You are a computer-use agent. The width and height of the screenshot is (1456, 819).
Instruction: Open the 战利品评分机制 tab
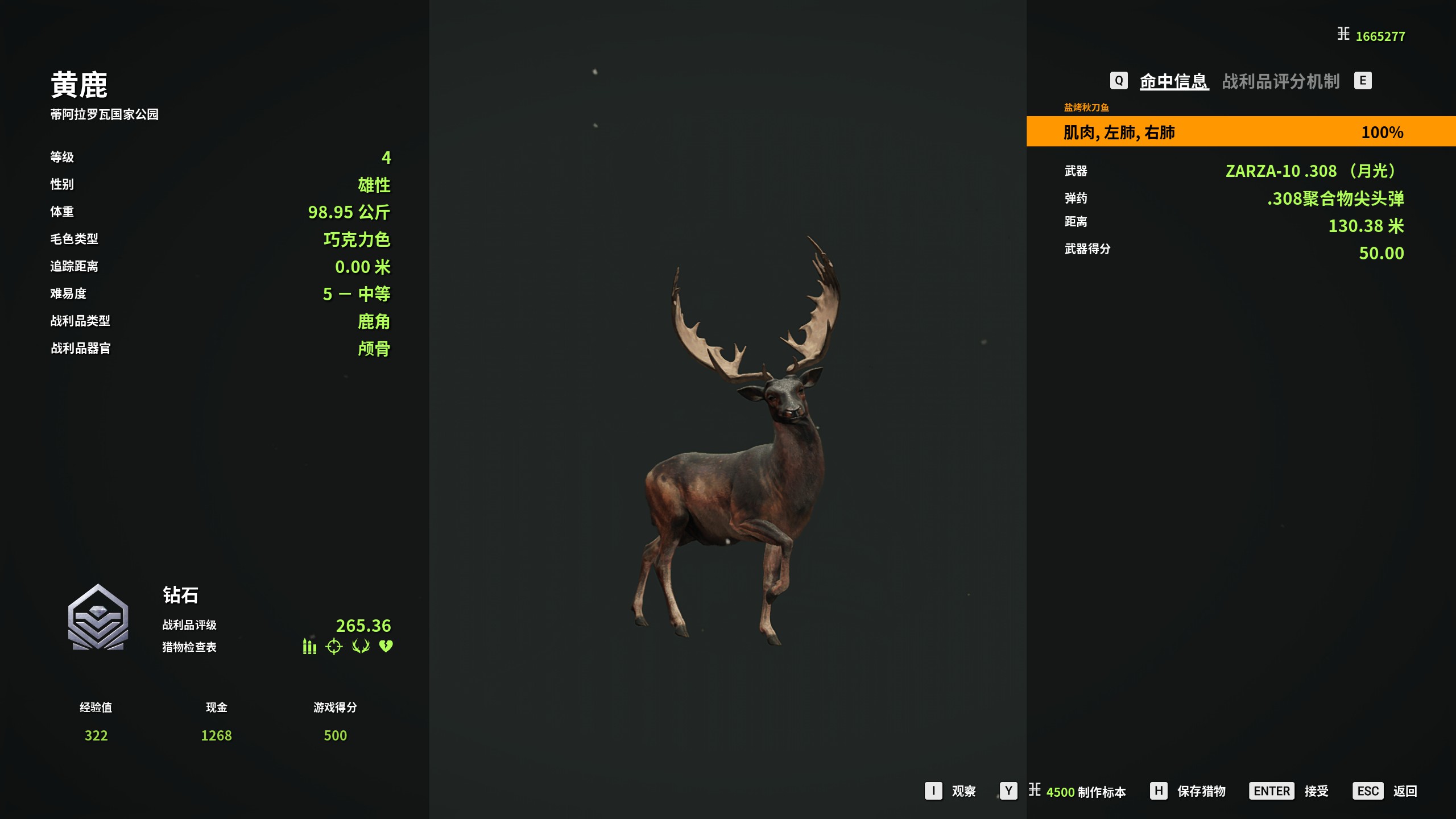click(x=1281, y=81)
